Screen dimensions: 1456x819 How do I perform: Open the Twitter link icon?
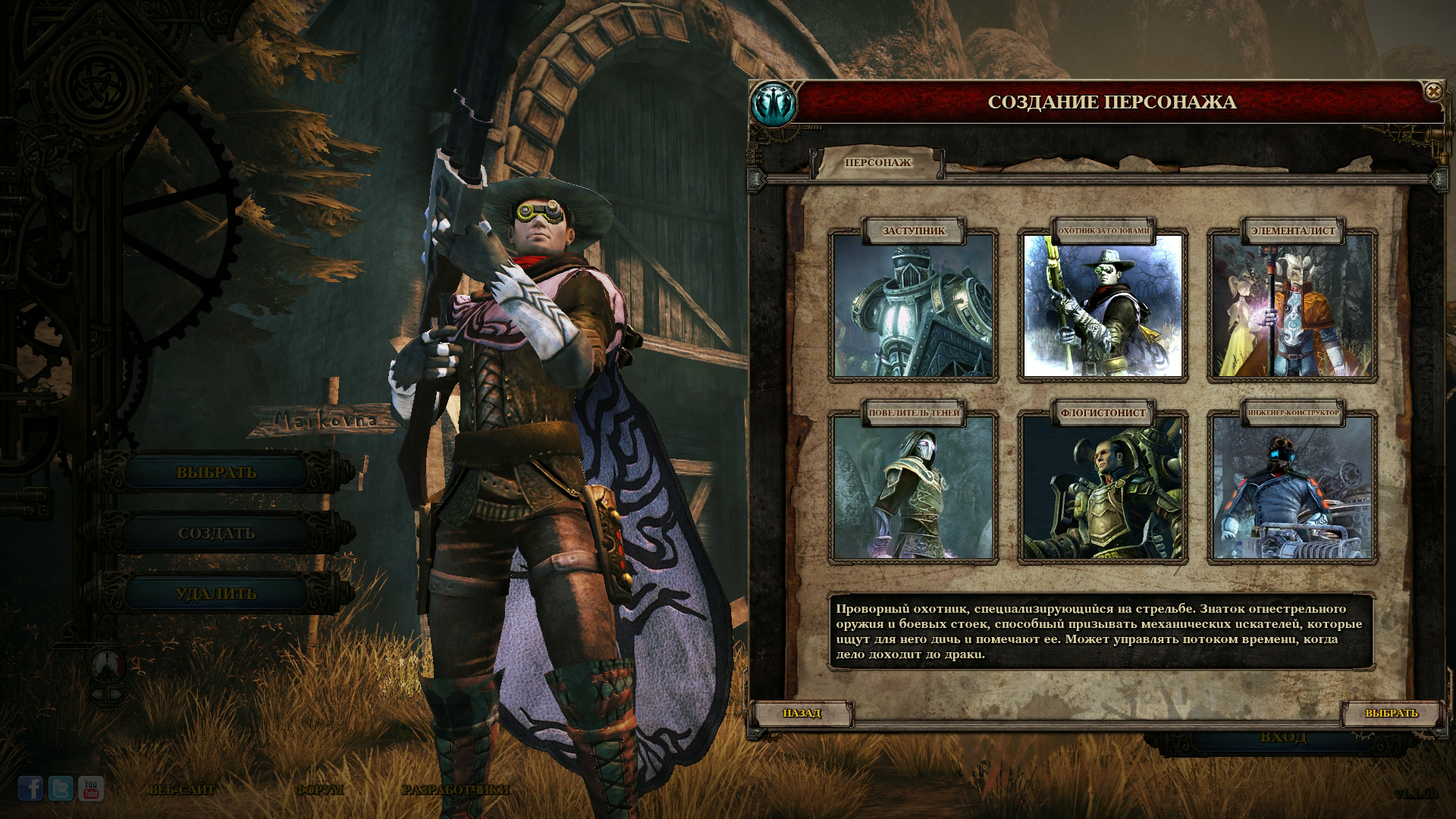[x=61, y=789]
